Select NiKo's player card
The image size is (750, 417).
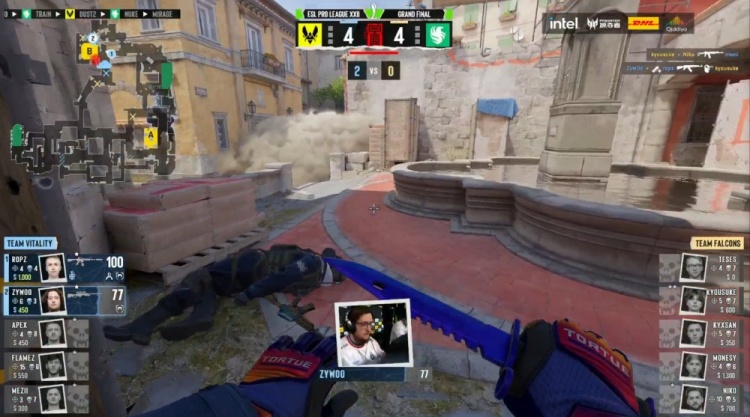[700, 398]
